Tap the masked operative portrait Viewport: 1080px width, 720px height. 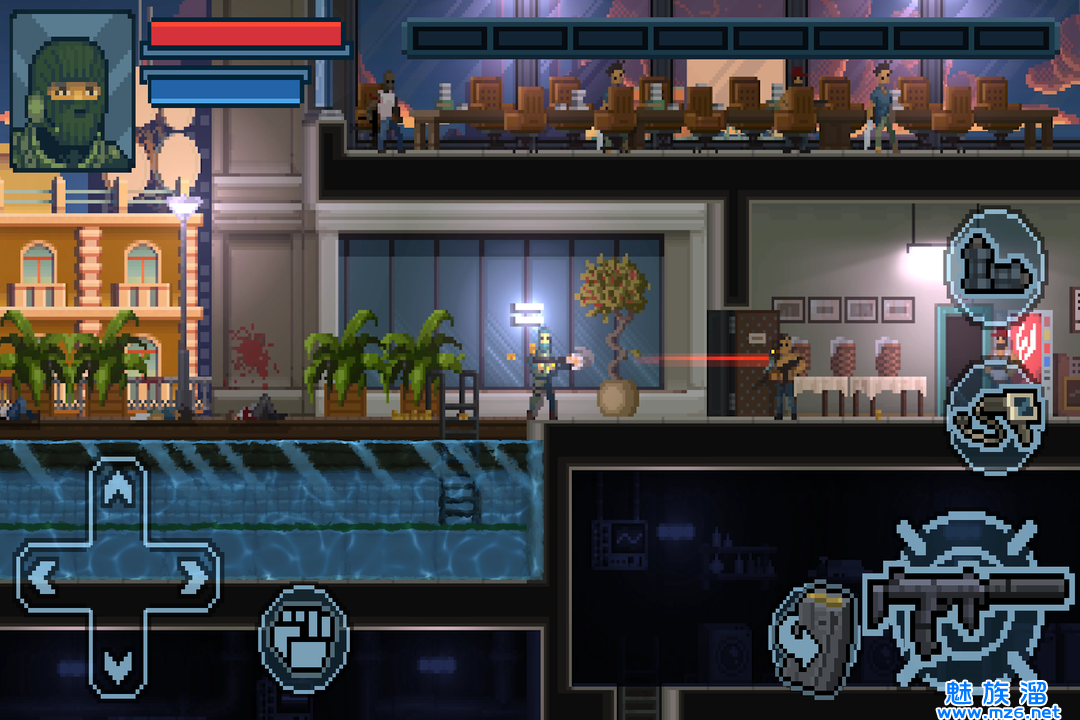point(72,90)
